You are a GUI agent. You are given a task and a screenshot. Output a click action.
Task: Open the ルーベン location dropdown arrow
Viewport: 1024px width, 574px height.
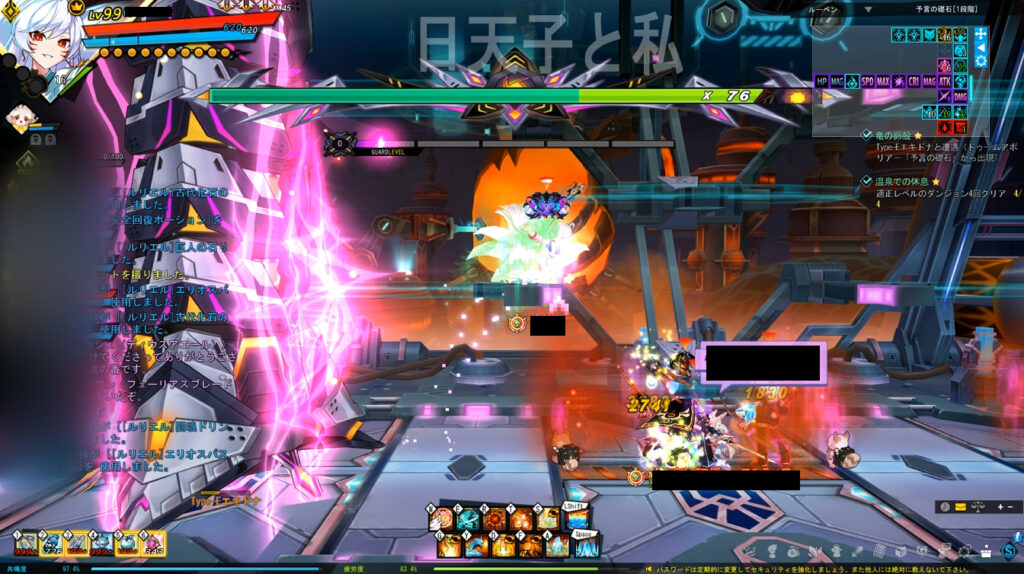(x=868, y=9)
